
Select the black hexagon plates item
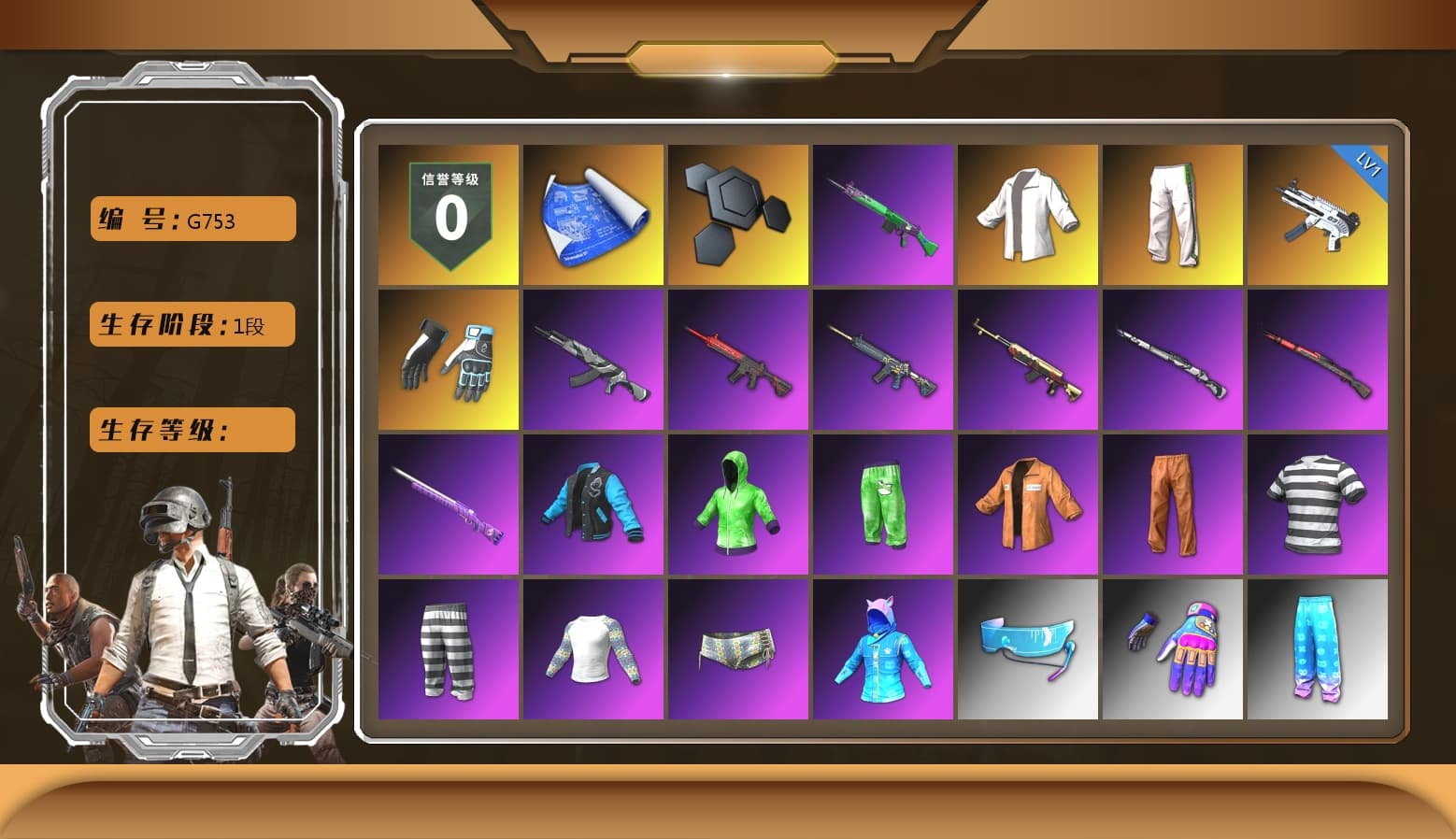pos(738,213)
